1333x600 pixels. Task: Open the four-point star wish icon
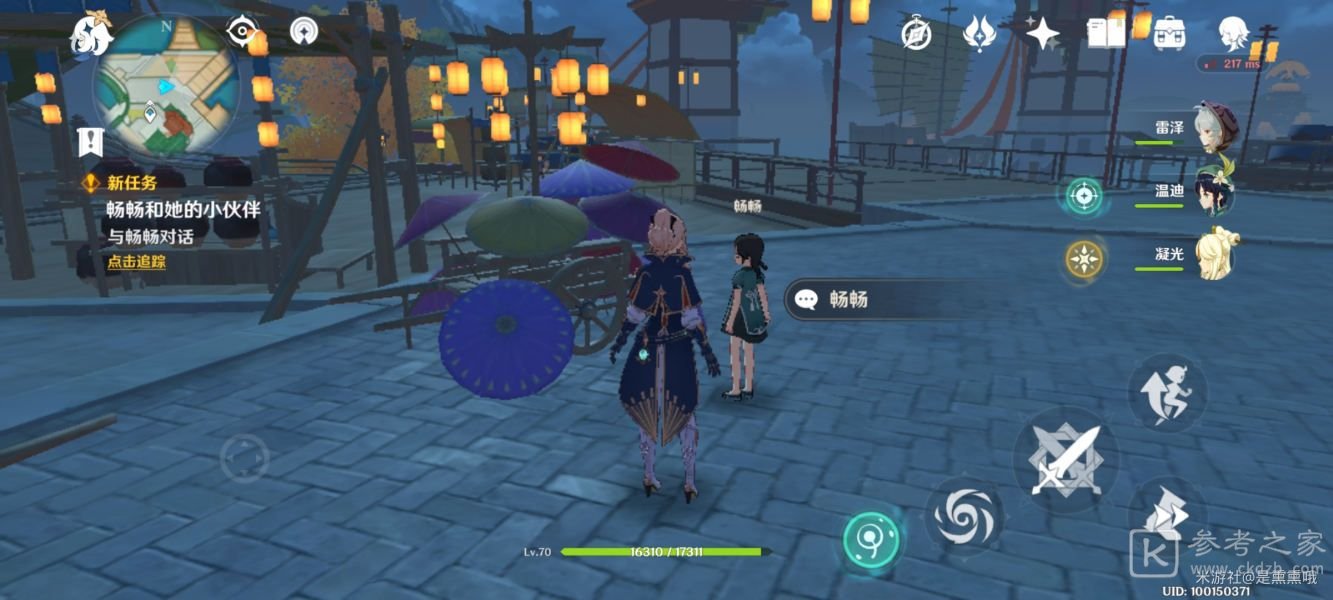1042,35
